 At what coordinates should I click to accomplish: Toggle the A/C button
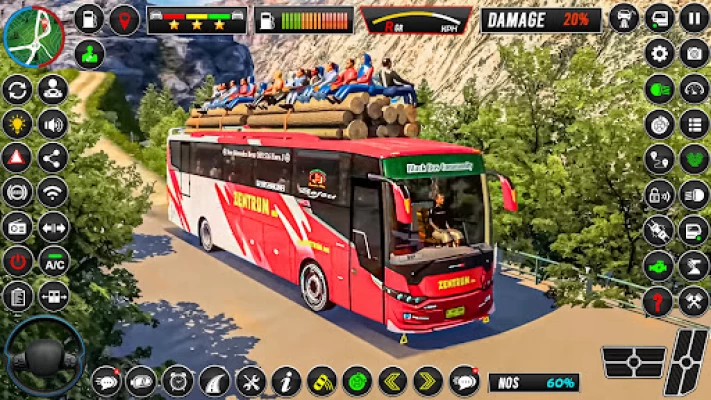coord(53,261)
